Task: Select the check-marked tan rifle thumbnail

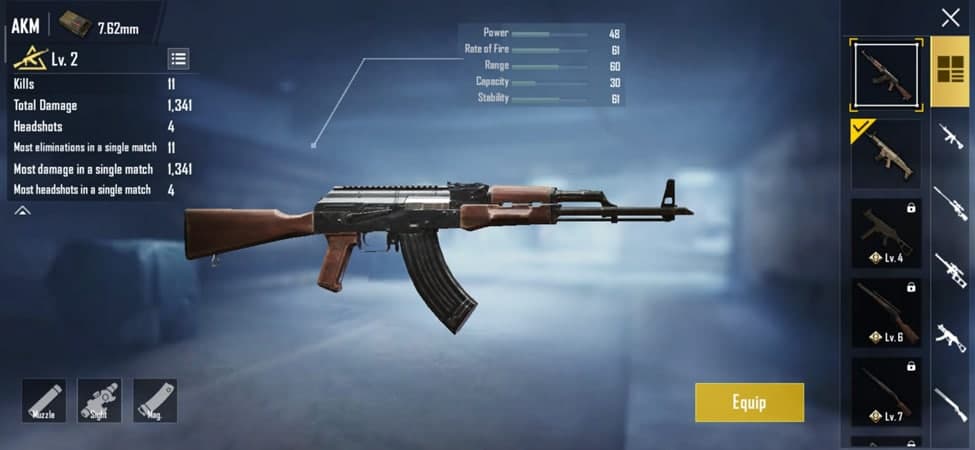Action: [x=885, y=155]
